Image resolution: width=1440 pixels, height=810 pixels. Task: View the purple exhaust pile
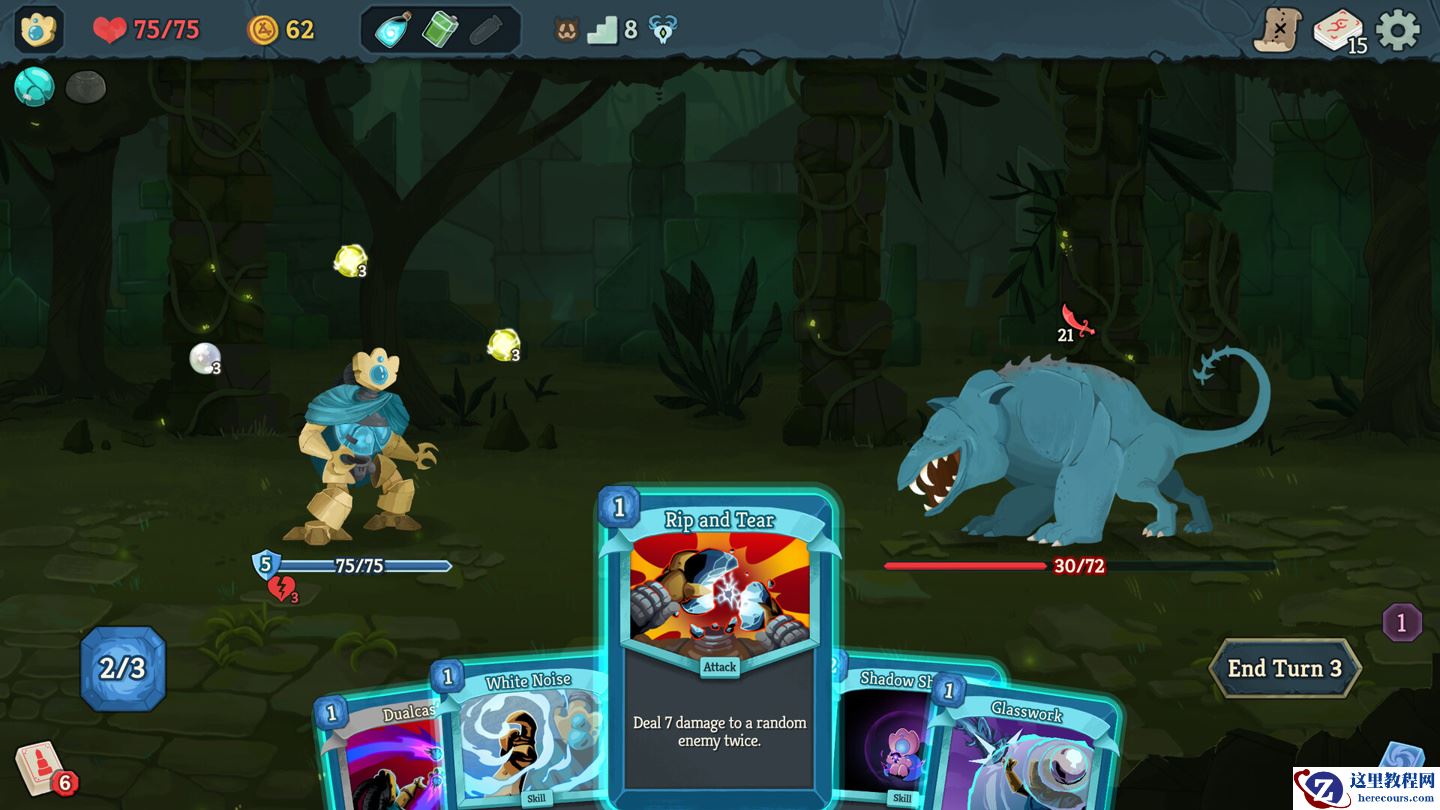pos(1401,623)
